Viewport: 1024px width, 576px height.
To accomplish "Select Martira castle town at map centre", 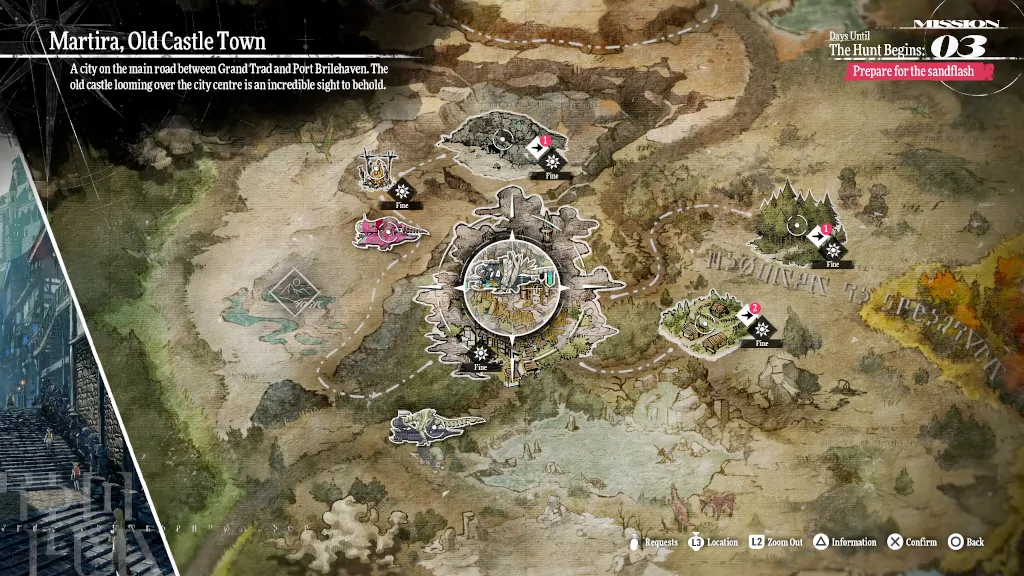I will tap(513, 283).
